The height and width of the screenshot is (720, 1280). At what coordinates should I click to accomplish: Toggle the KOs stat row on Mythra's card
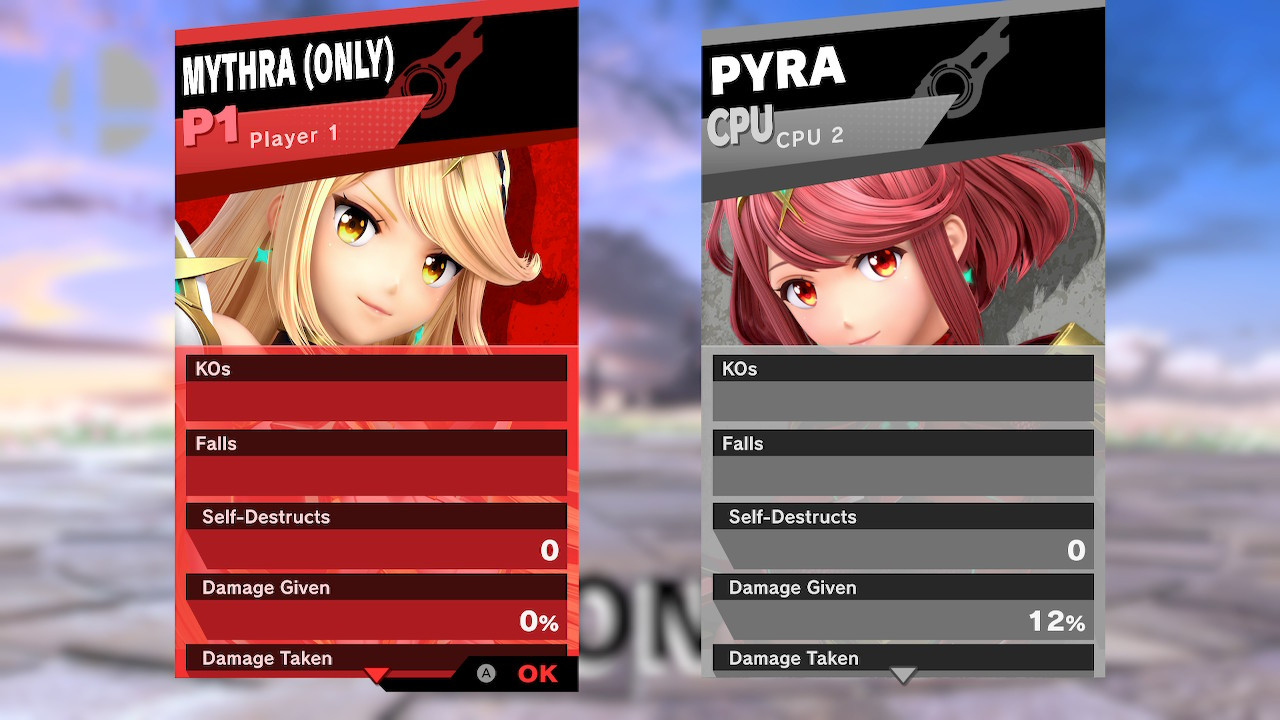[x=376, y=368]
